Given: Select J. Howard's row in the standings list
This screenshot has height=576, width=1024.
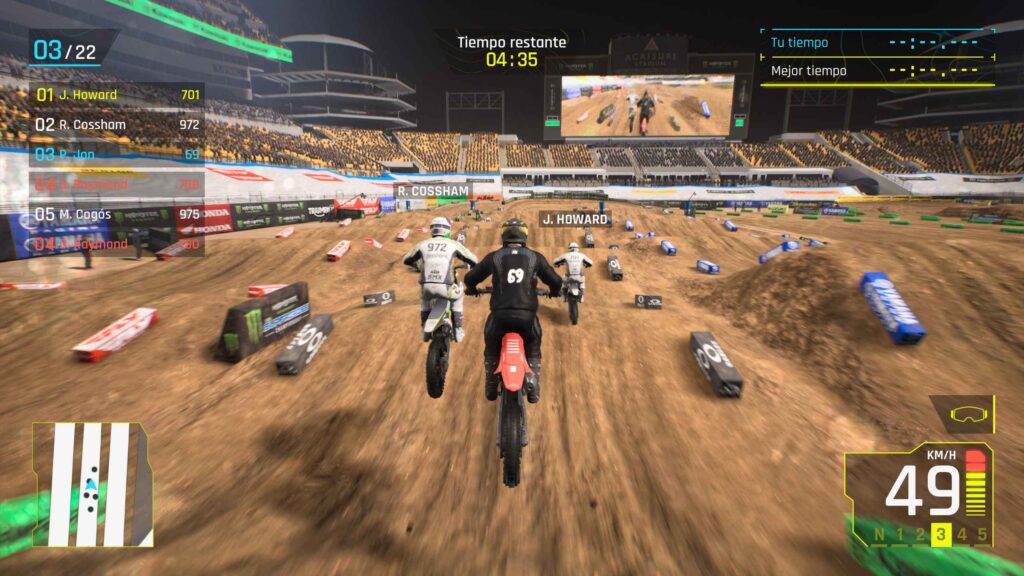Looking at the screenshot, I should point(117,95).
